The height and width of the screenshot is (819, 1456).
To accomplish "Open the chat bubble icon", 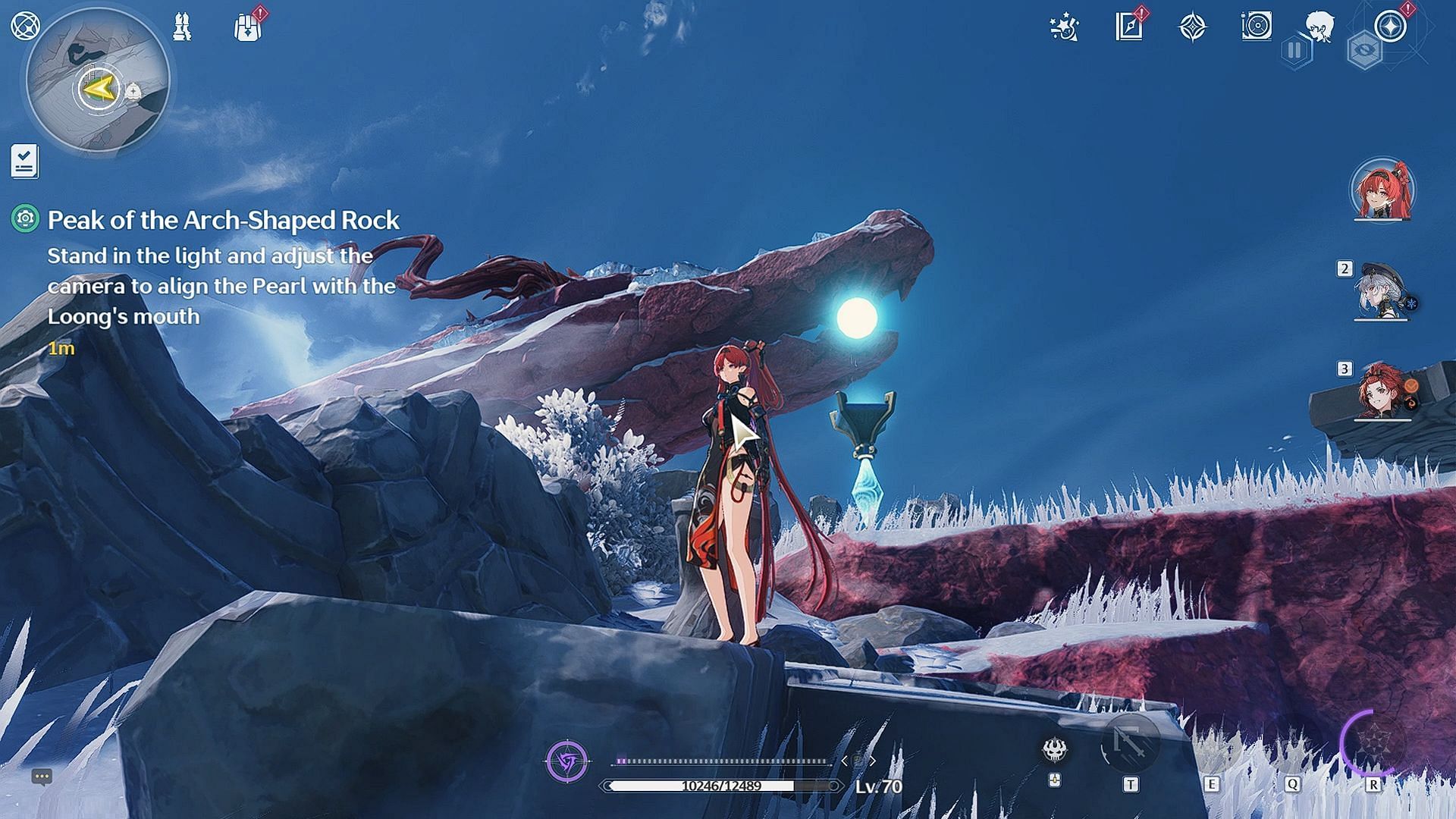I will (x=42, y=777).
